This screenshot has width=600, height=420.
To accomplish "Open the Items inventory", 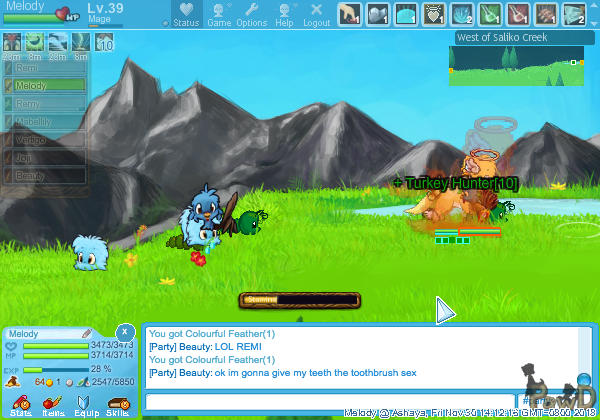I will (x=53, y=404).
